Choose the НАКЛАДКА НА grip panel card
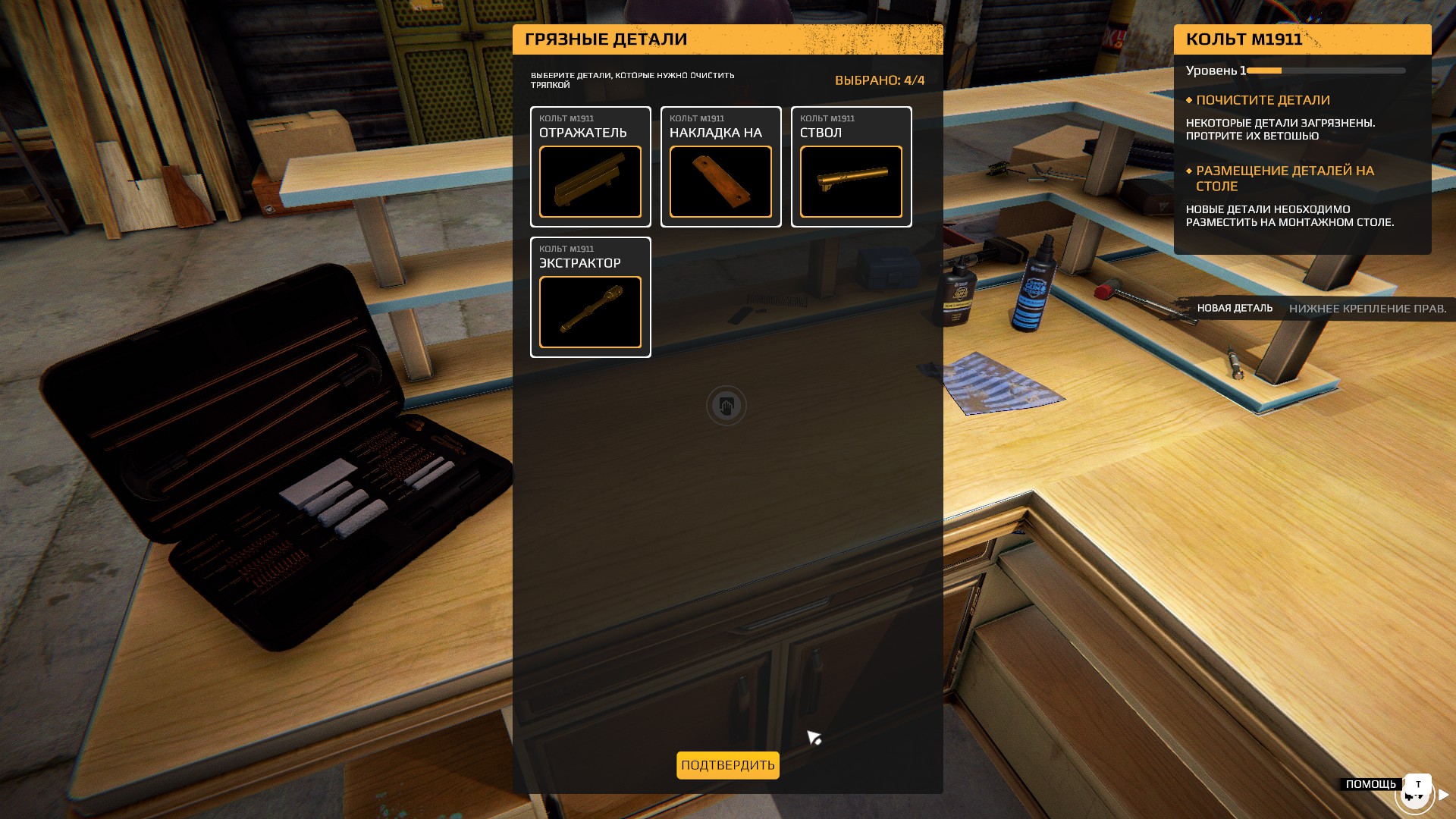 click(720, 167)
